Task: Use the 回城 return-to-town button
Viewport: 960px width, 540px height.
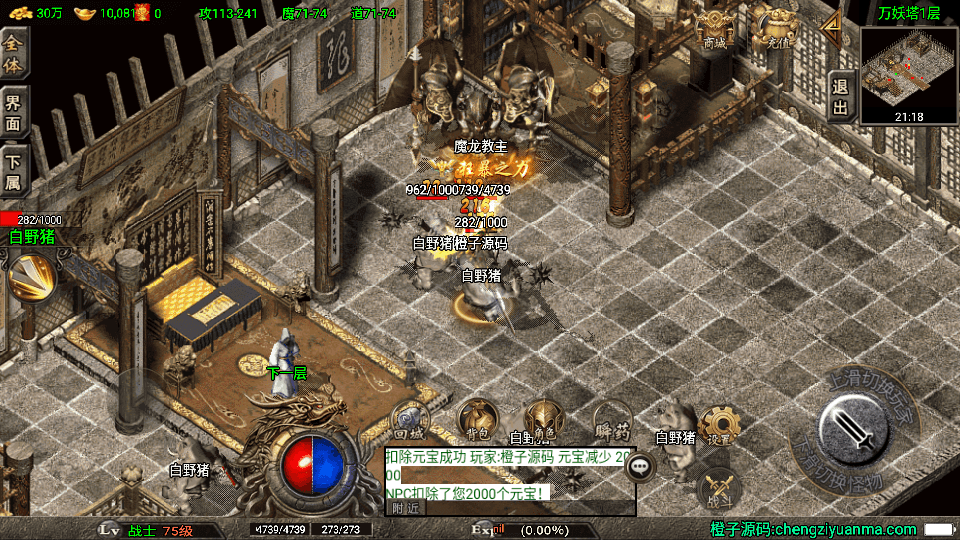Action: pos(410,420)
